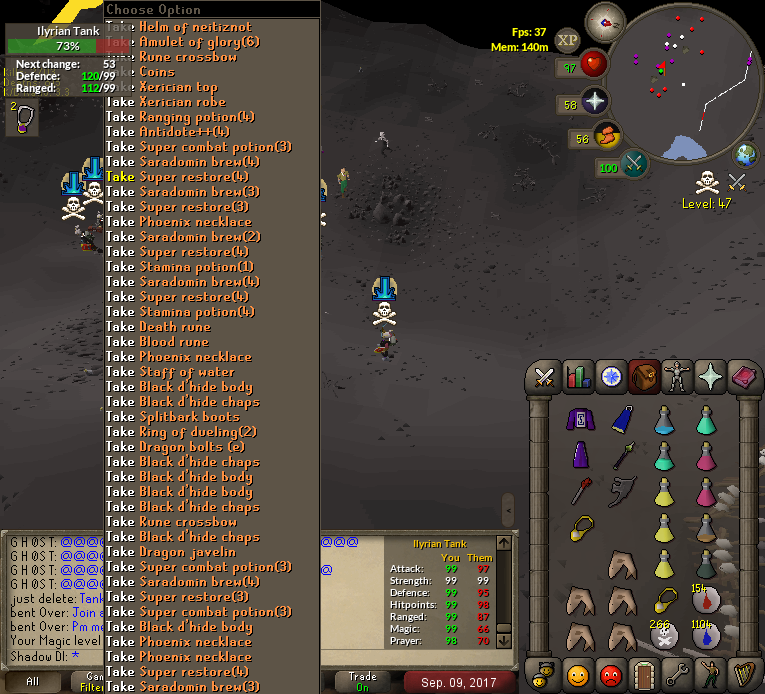Toggle the XP drops button
Screen dimensions: 765x694
pos(567,40)
